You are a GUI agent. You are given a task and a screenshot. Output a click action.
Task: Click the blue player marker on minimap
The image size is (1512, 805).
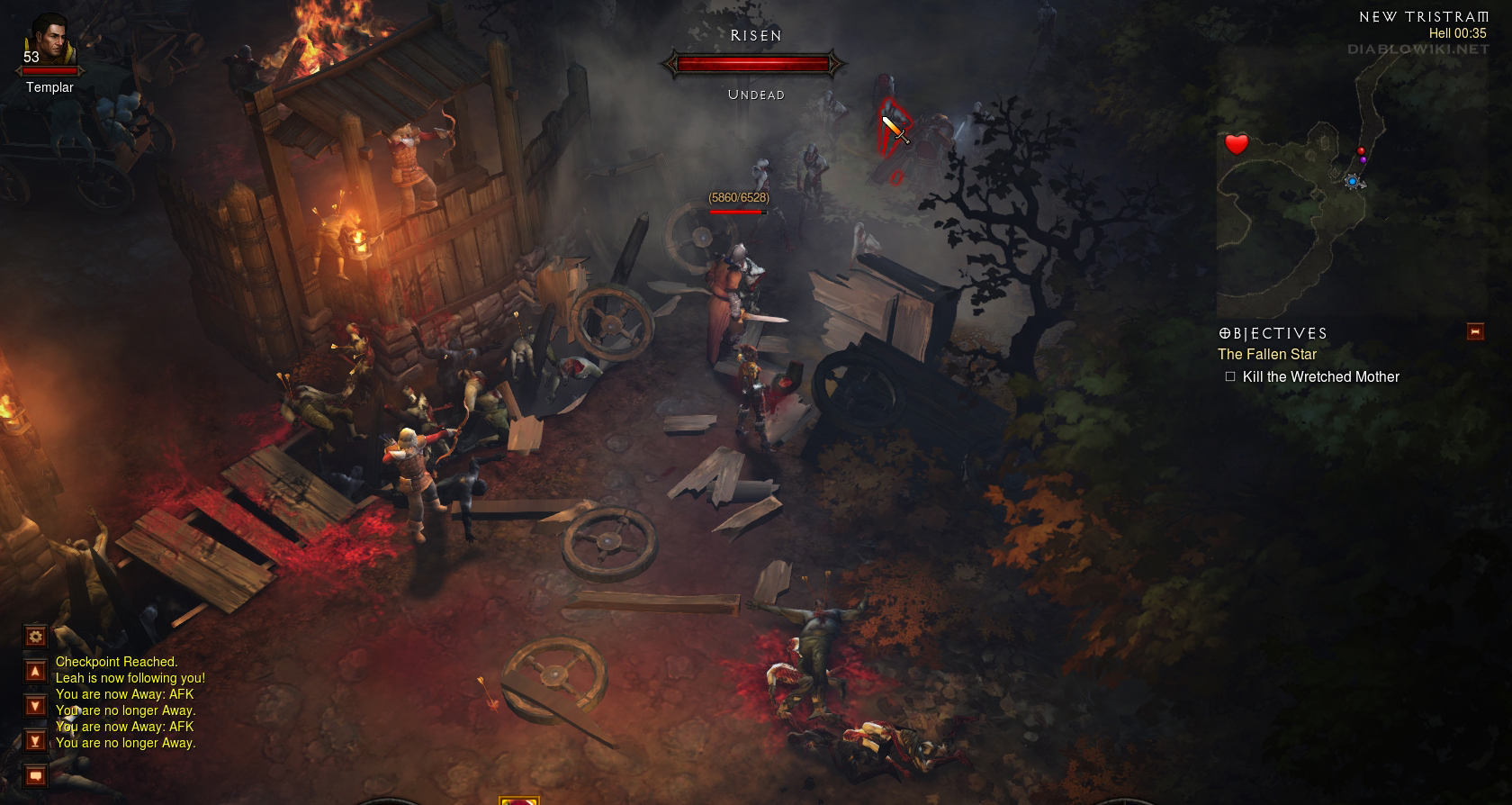(x=1352, y=182)
